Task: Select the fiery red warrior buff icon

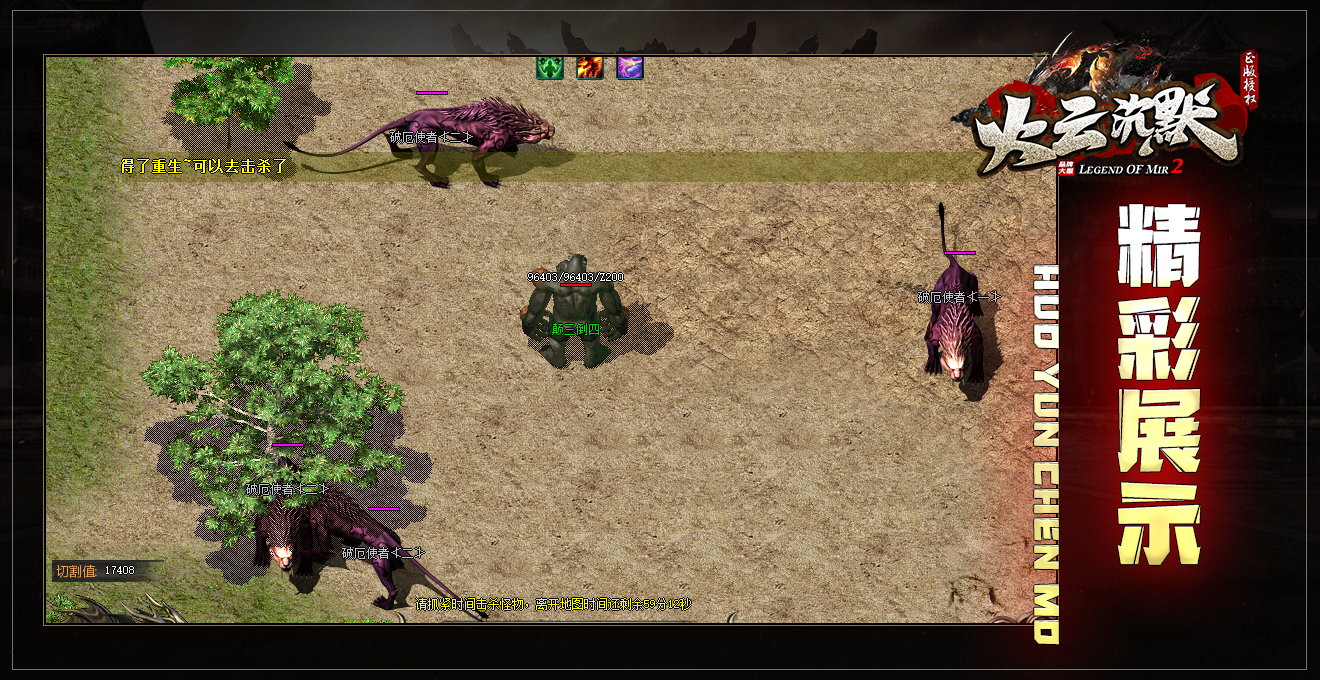Action: click(x=590, y=68)
